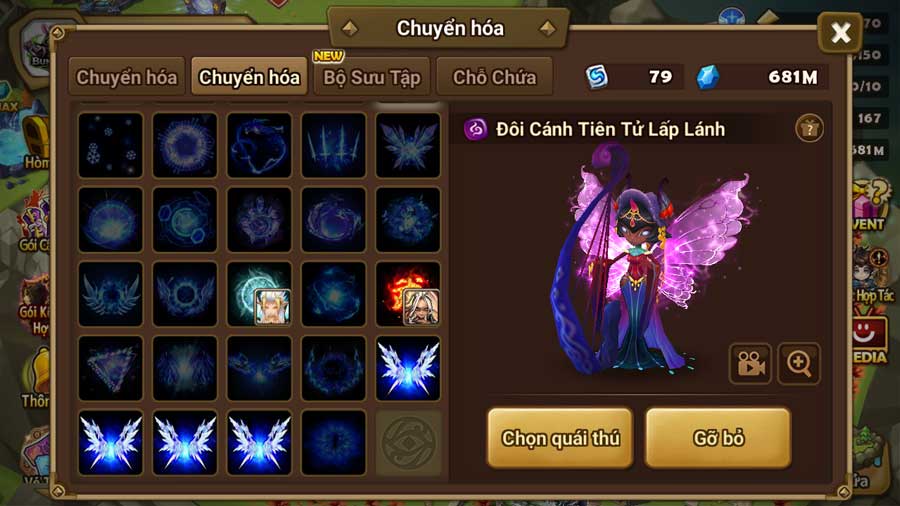Select the teal ring effect with portrait
The width and height of the screenshot is (900, 506).
click(259, 294)
